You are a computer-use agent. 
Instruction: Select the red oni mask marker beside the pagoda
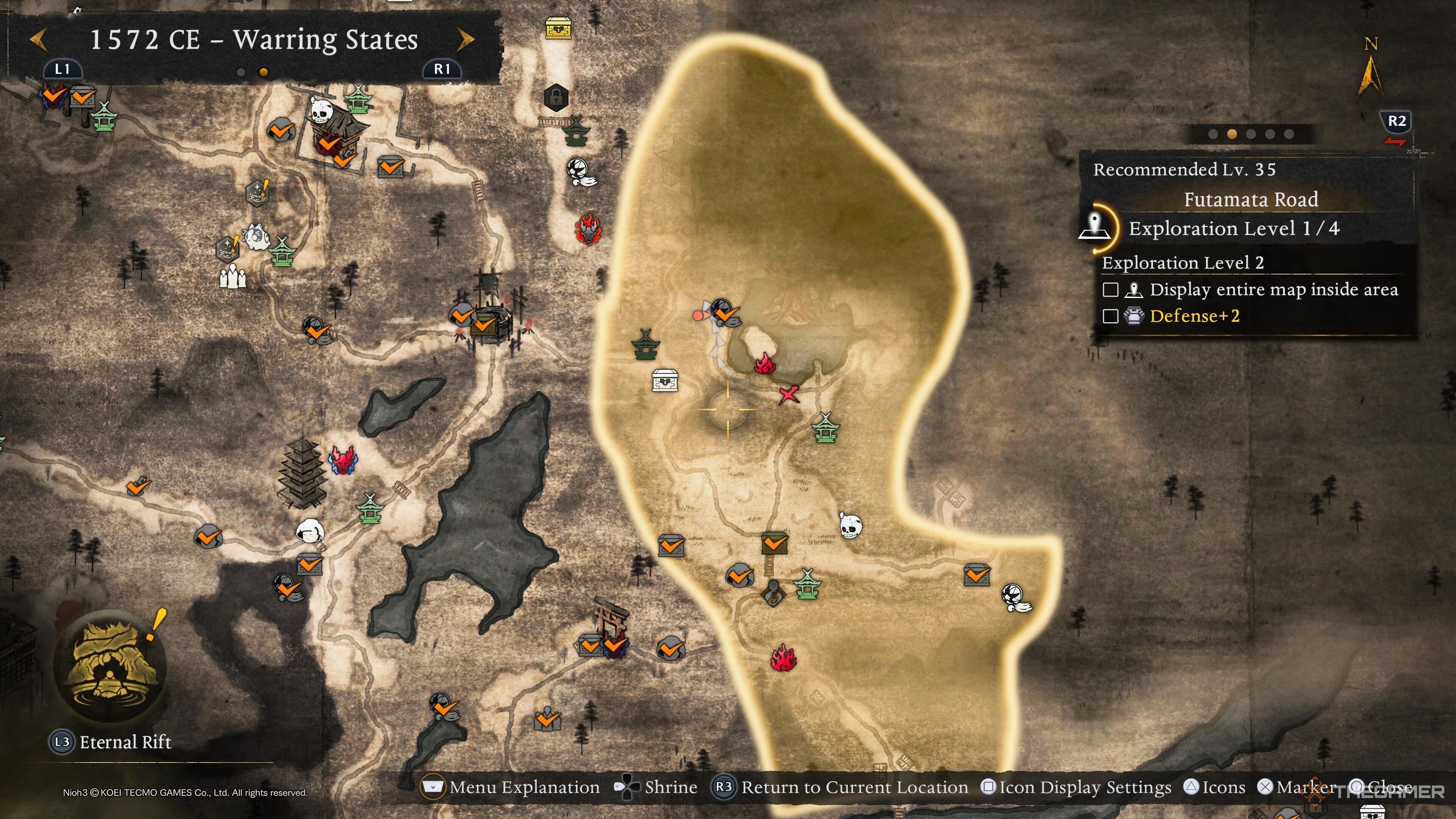point(343,460)
